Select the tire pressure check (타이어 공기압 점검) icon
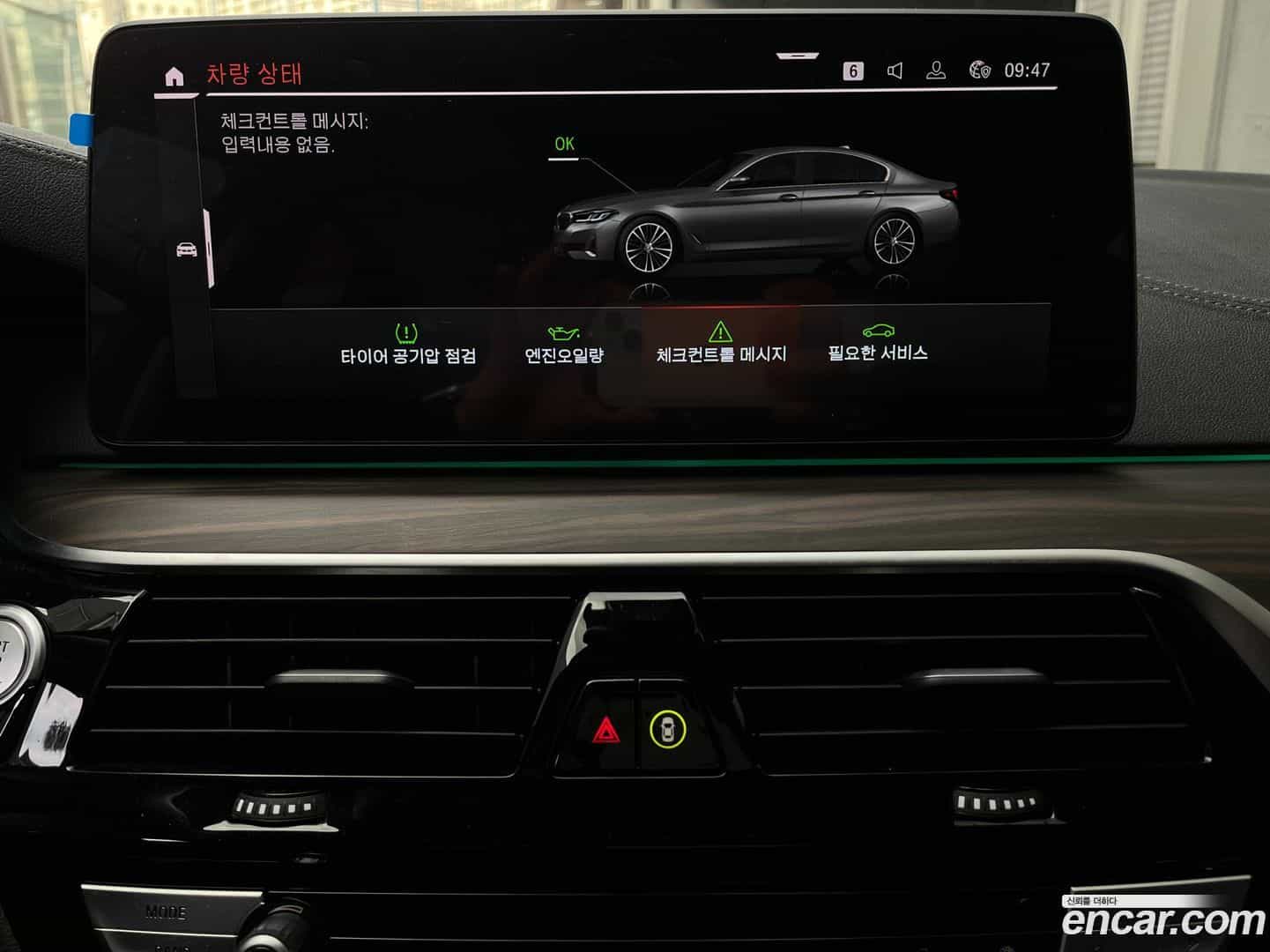Image resolution: width=1270 pixels, height=952 pixels. tap(405, 332)
